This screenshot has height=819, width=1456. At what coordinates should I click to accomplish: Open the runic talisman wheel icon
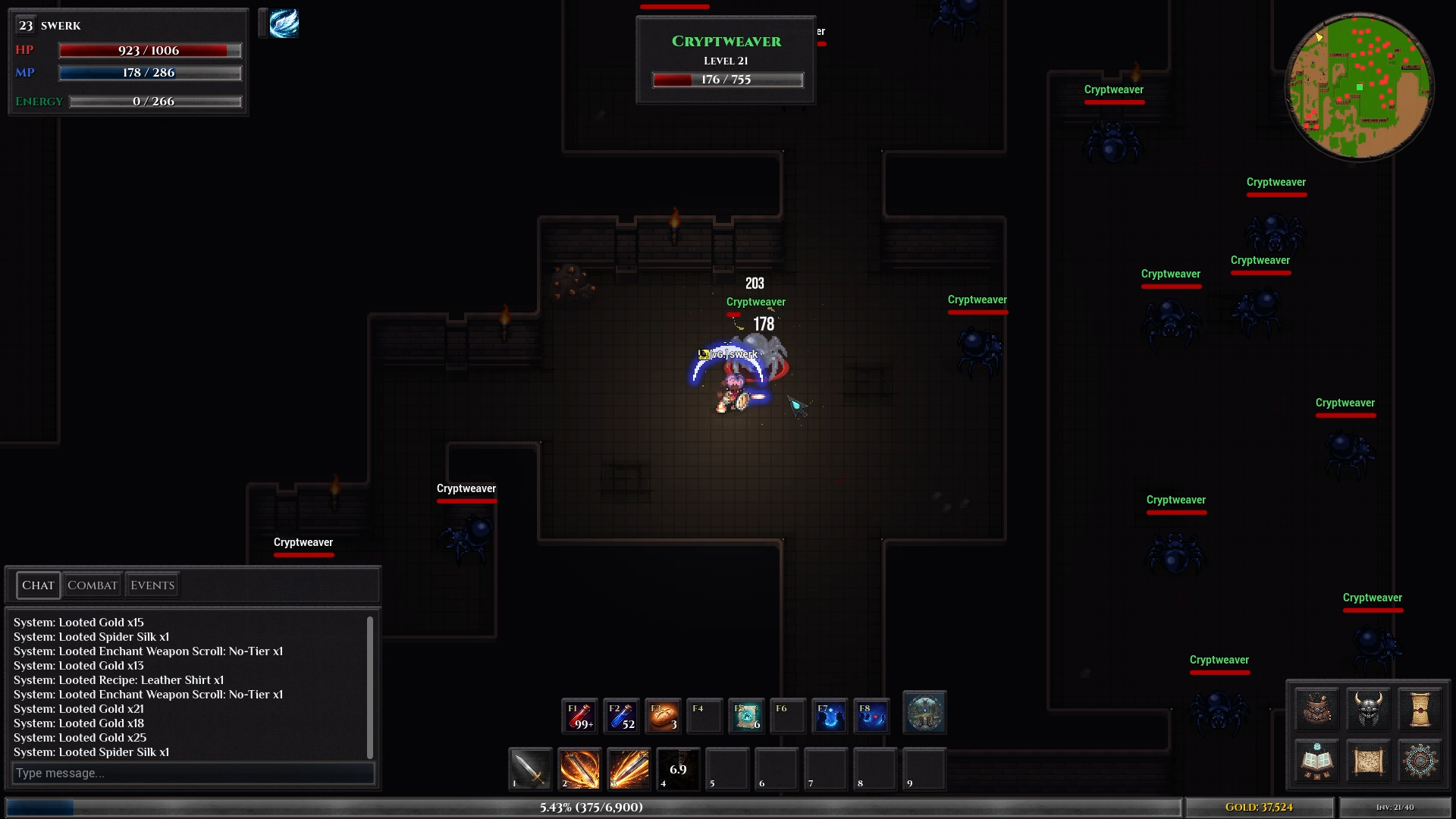point(1420,761)
